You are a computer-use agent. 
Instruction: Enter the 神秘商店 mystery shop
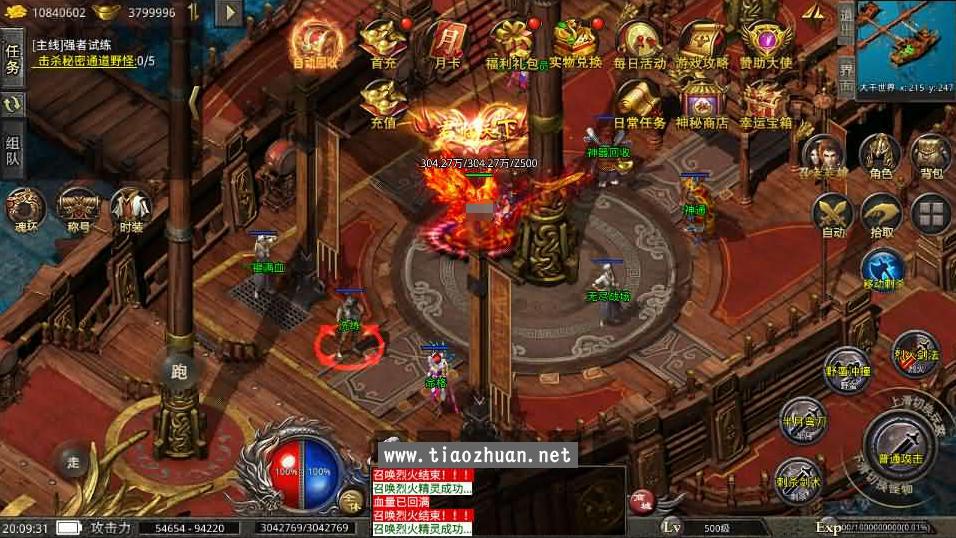(701, 104)
